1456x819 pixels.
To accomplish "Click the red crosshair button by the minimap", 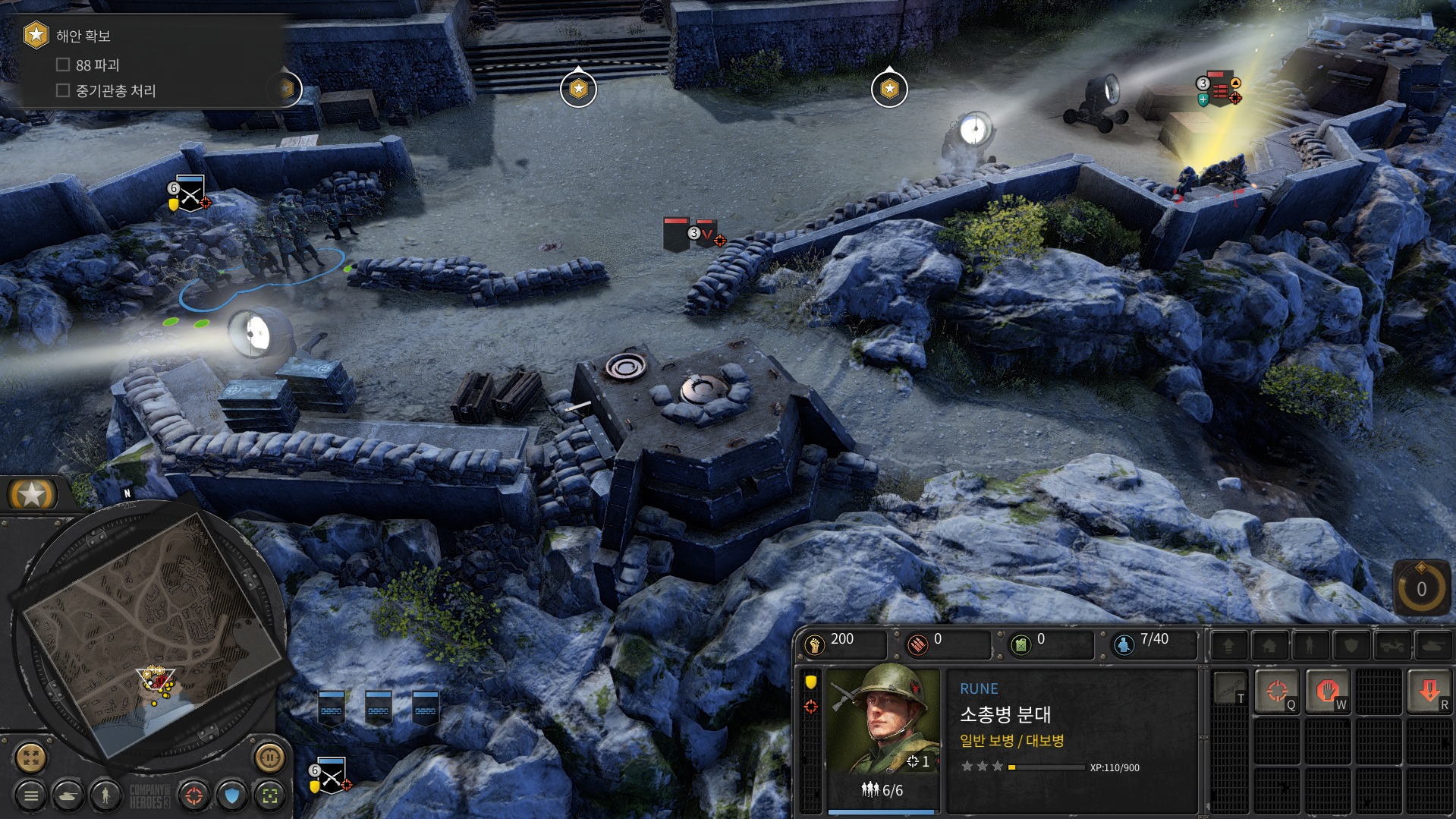I will pyautogui.click(x=194, y=795).
